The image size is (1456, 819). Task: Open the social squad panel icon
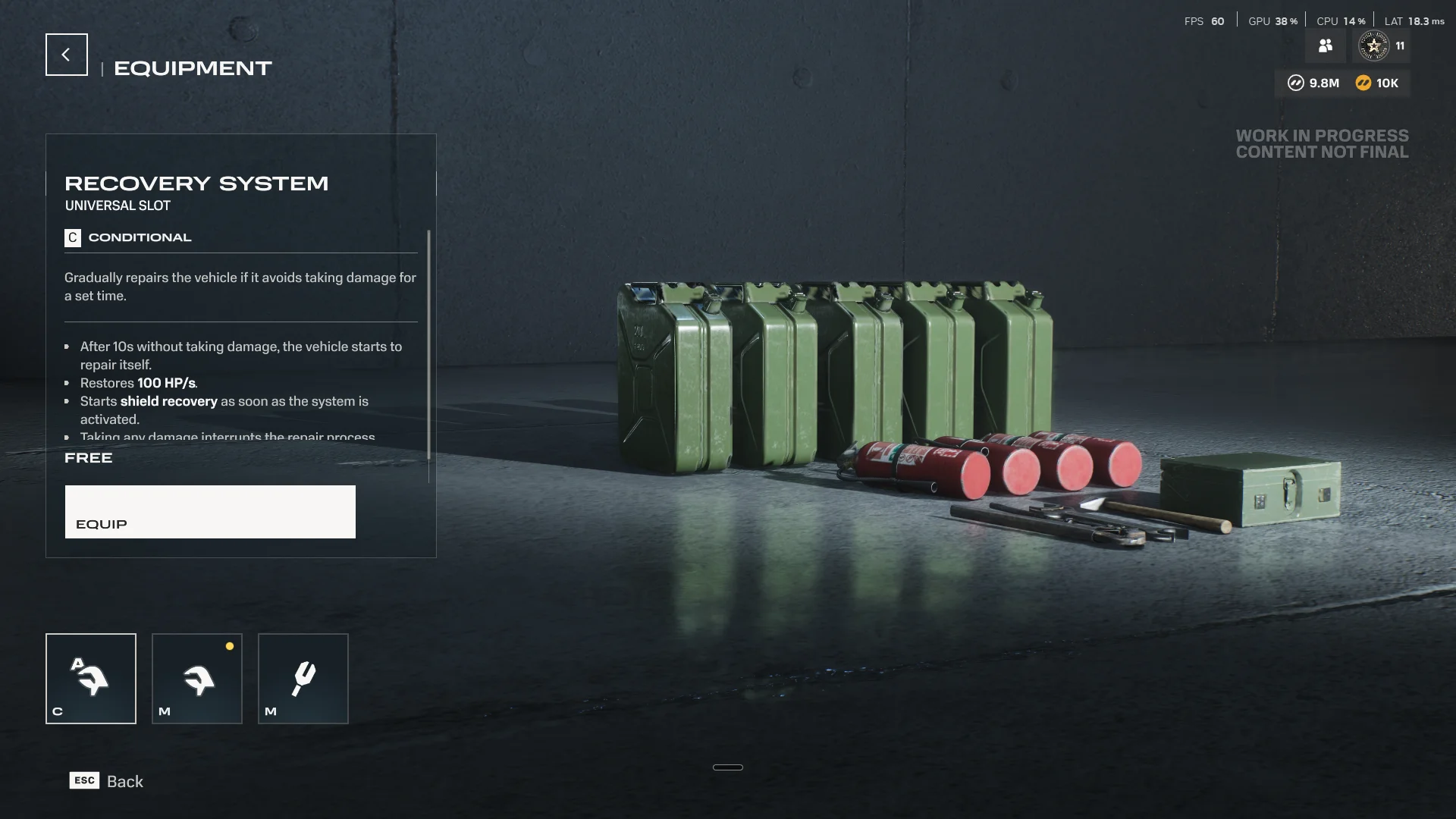[x=1325, y=45]
